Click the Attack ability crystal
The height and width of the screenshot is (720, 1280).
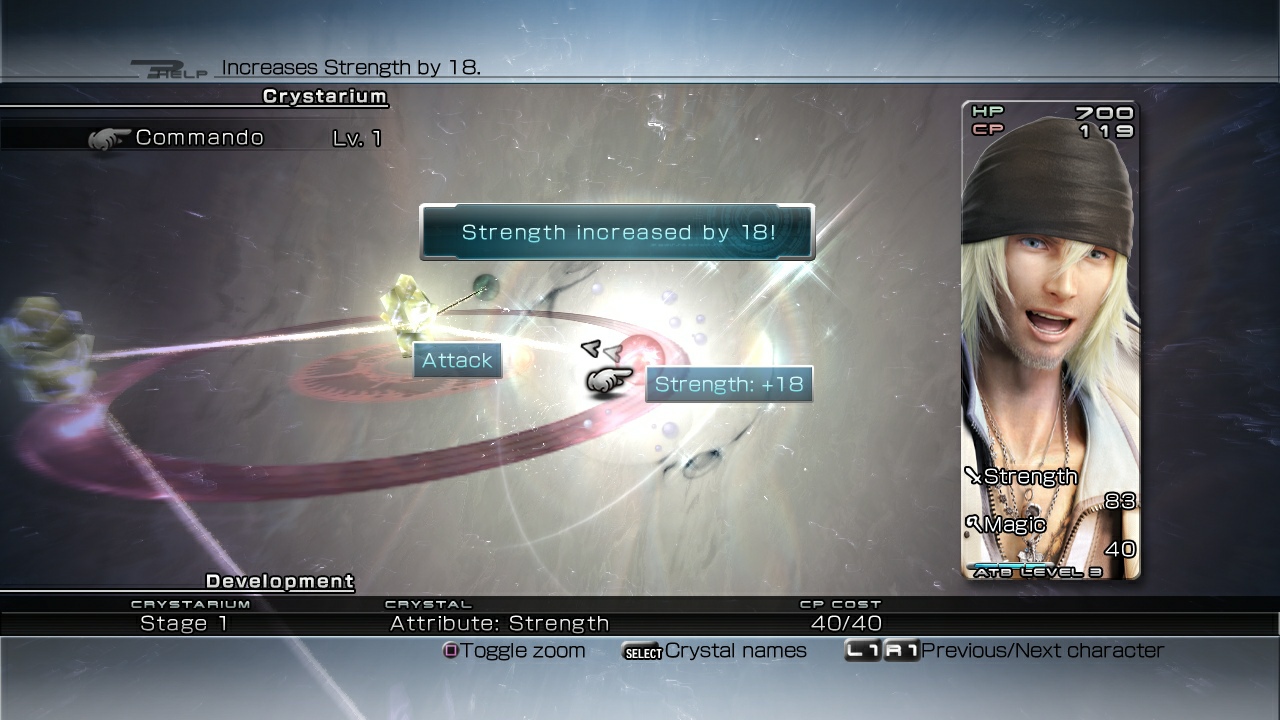coord(456,360)
